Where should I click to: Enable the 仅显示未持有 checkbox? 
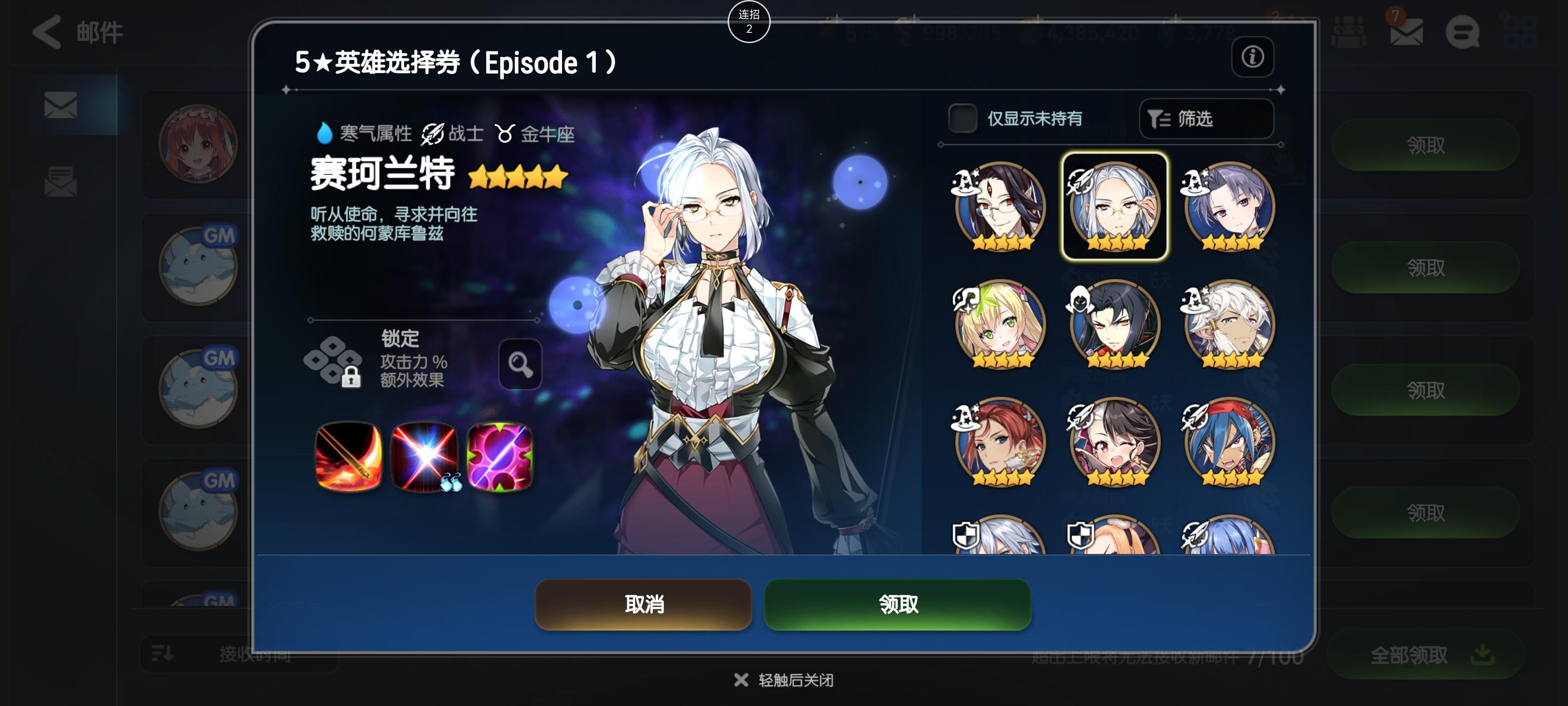tap(963, 118)
